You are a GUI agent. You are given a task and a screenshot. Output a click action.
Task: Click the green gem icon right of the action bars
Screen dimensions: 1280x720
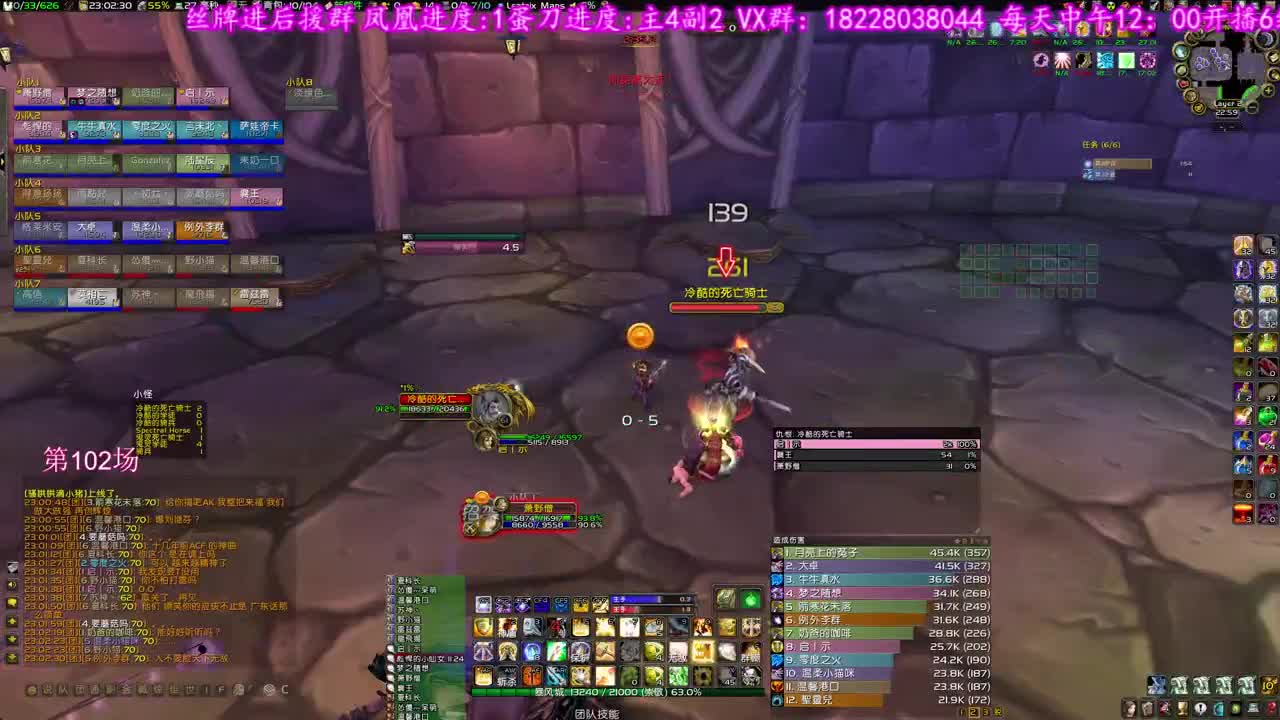(x=748, y=601)
